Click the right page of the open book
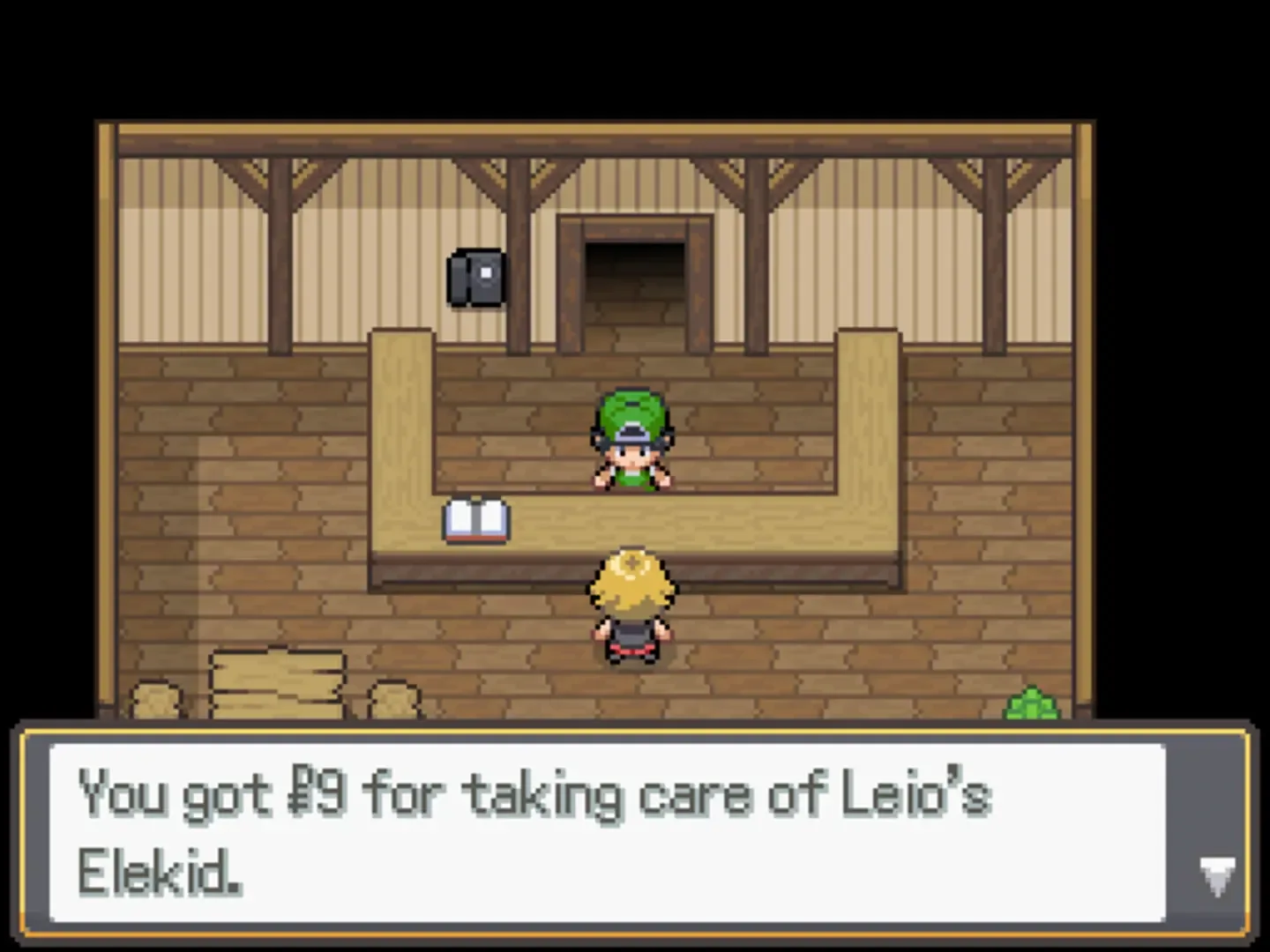Screen dimensions: 1270x952 [x=492, y=518]
